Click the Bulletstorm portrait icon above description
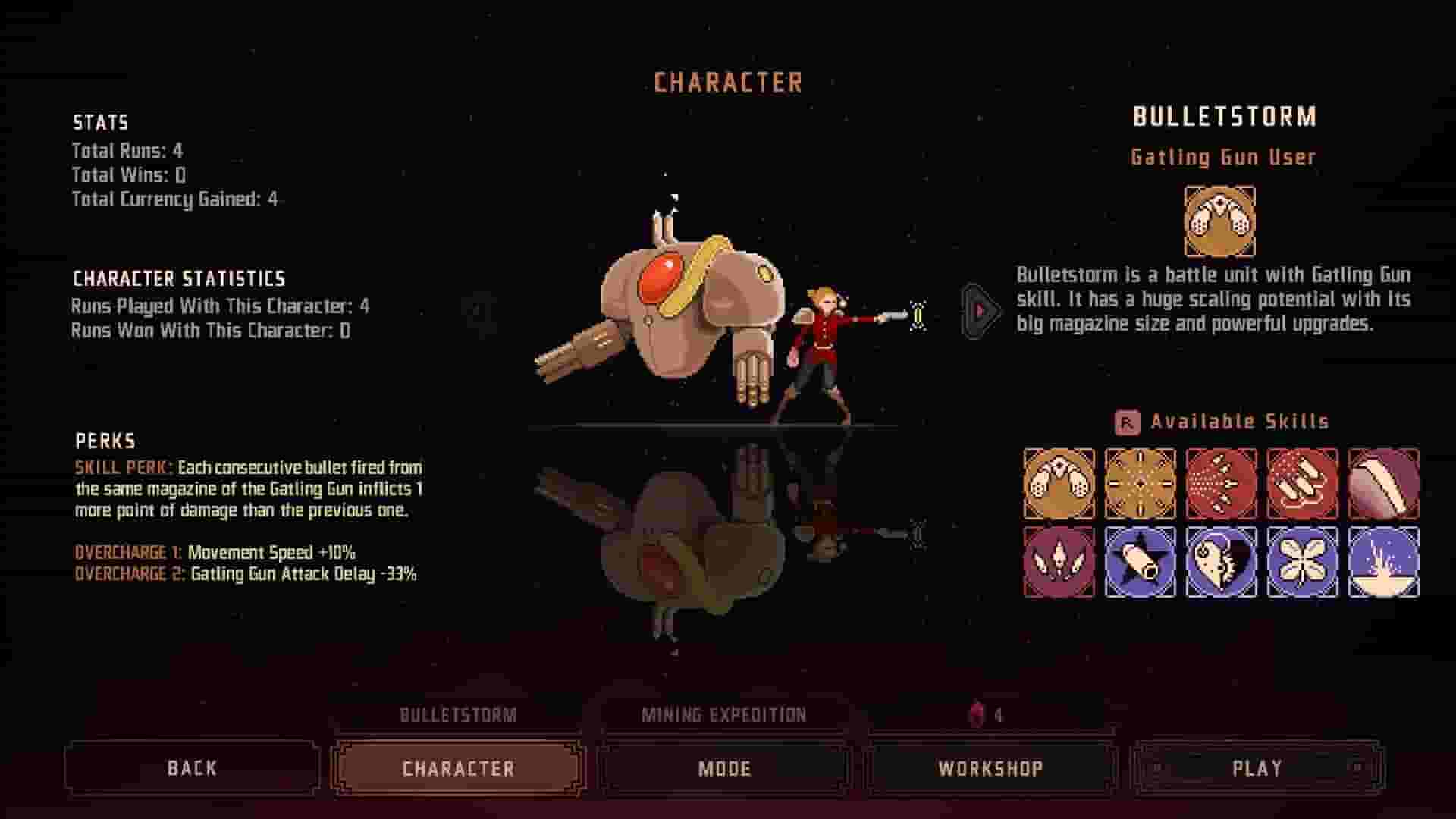This screenshot has height=819, width=1456. 1220,220
